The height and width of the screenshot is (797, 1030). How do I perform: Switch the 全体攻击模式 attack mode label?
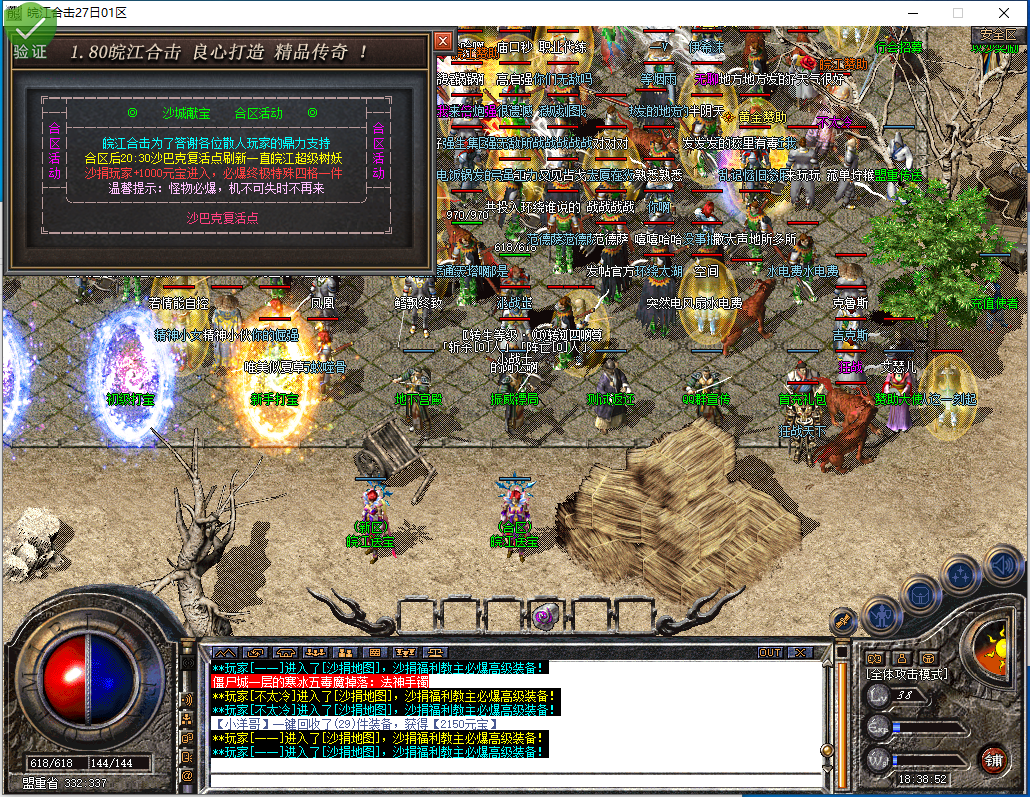906,675
